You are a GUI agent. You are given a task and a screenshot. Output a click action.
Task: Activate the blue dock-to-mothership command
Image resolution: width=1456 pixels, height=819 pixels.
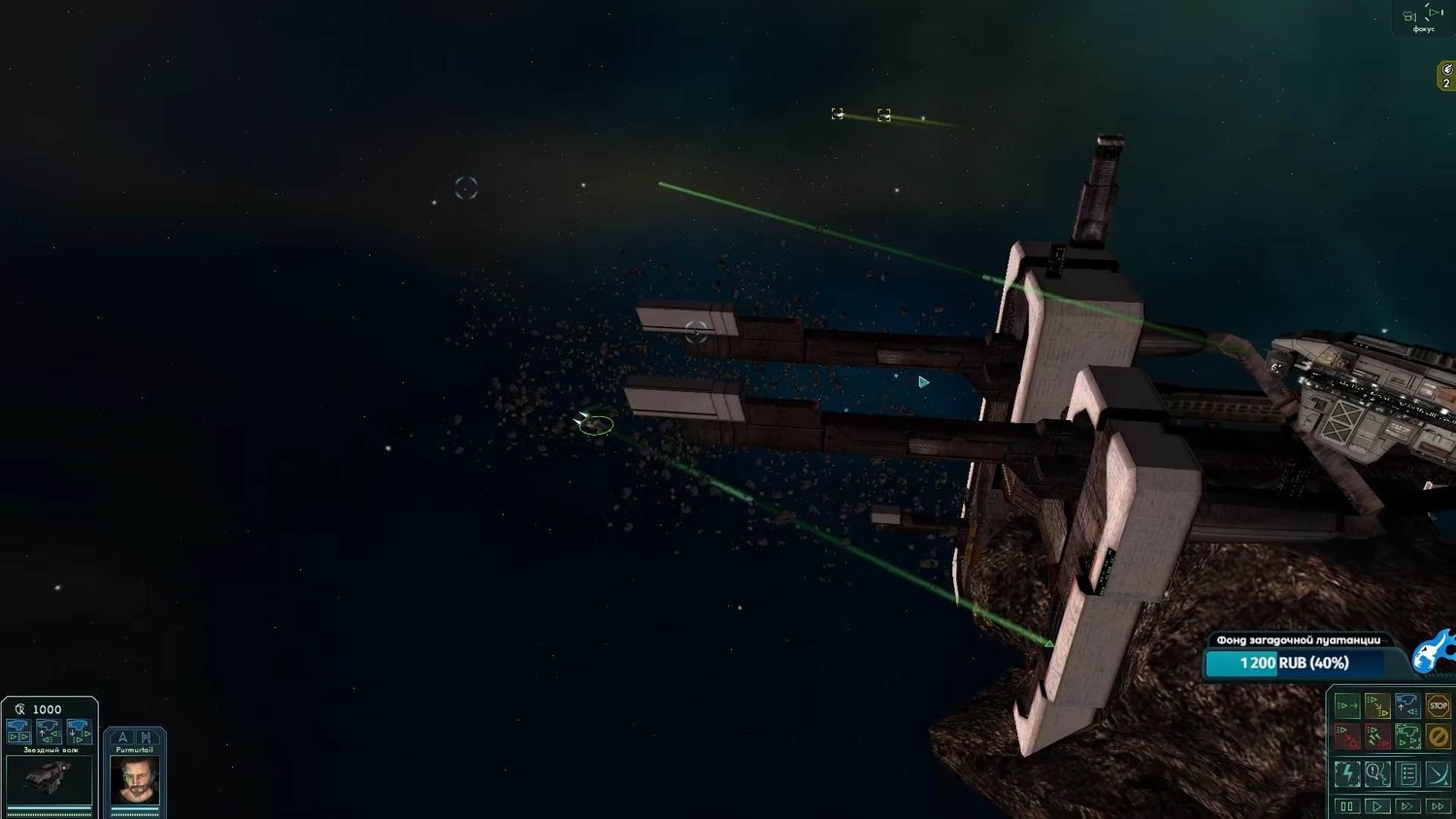point(1407,705)
